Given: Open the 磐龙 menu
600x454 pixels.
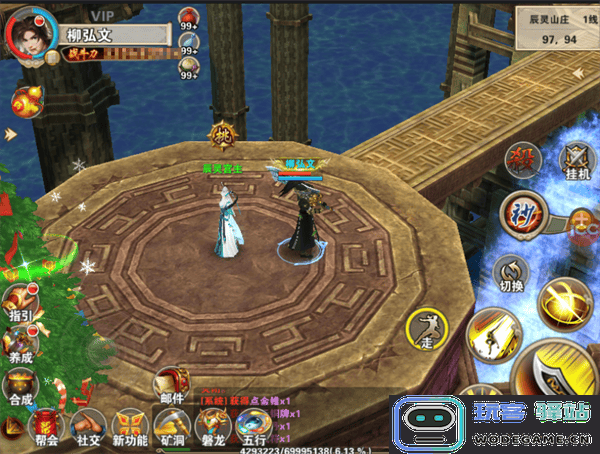Looking at the screenshot, I should 210,428.
